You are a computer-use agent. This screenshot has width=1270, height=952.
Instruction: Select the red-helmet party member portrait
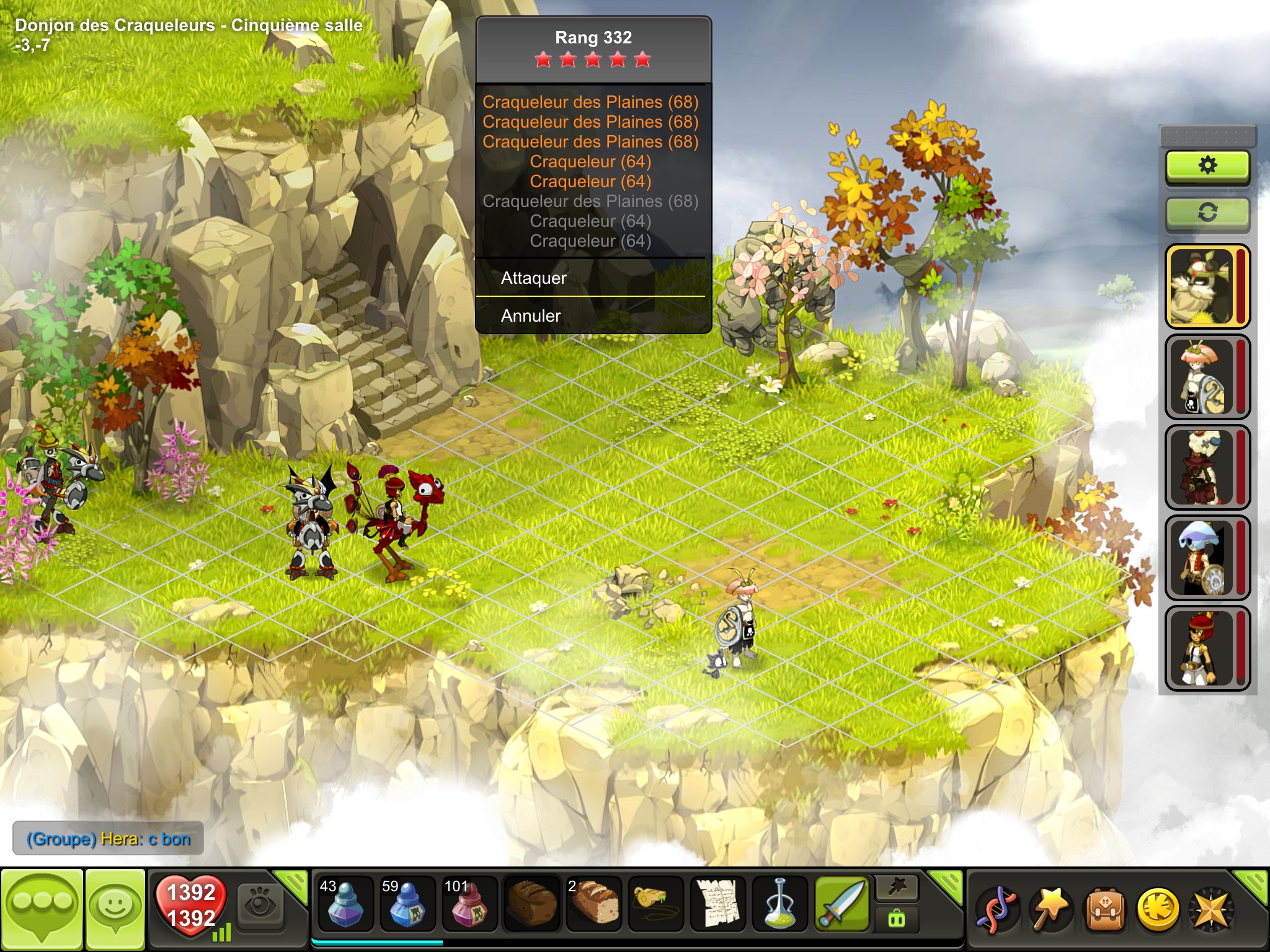(x=1203, y=648)
